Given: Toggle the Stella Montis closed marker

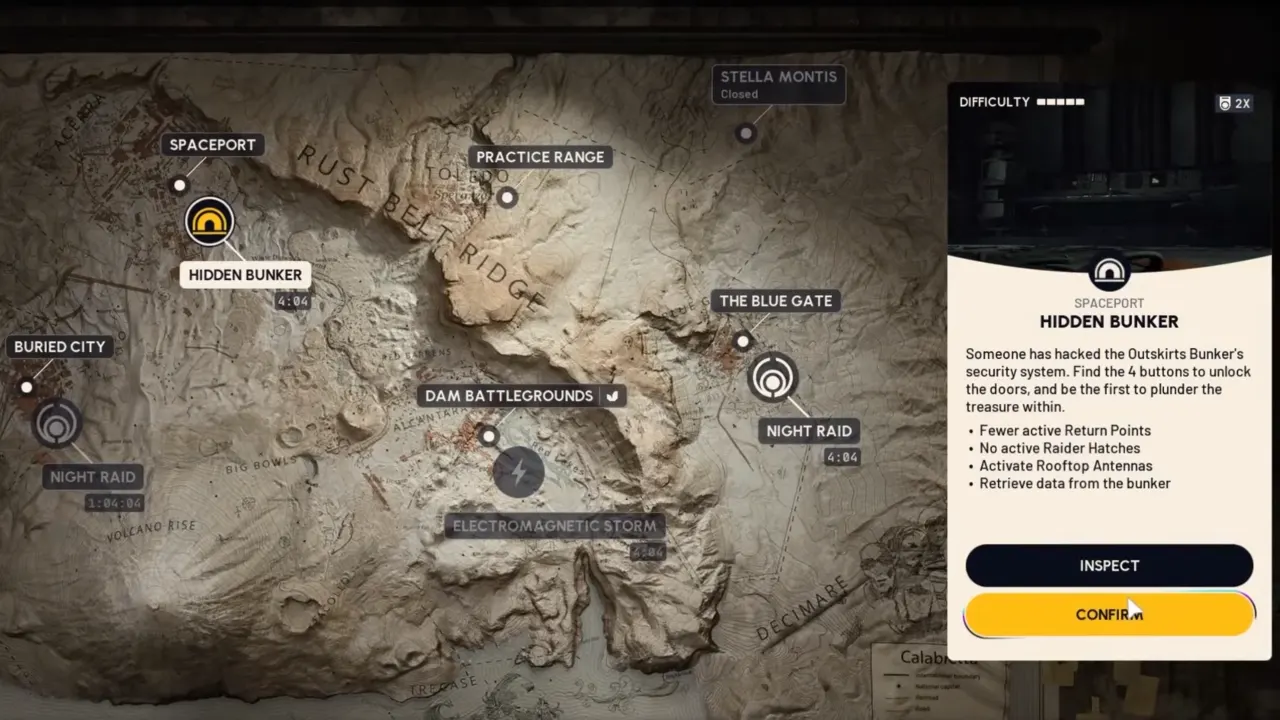Looking at the screenshot, I should pyautogui.click(x=746, y=133).
